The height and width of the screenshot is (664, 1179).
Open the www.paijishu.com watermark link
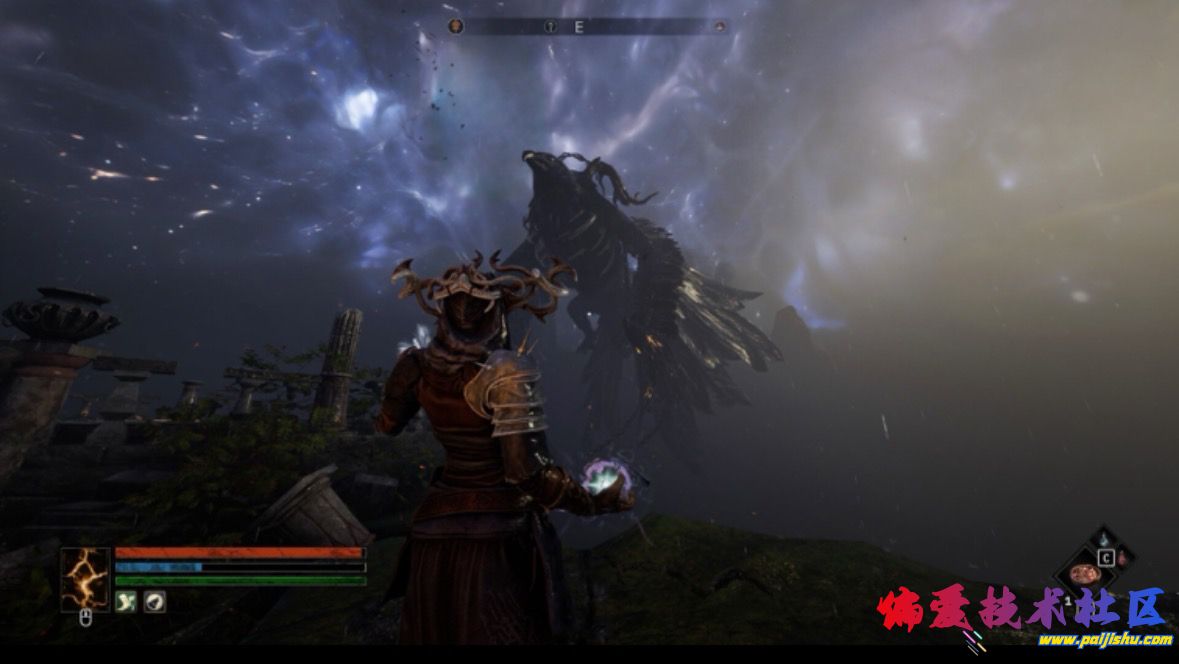coord(1105,639)
